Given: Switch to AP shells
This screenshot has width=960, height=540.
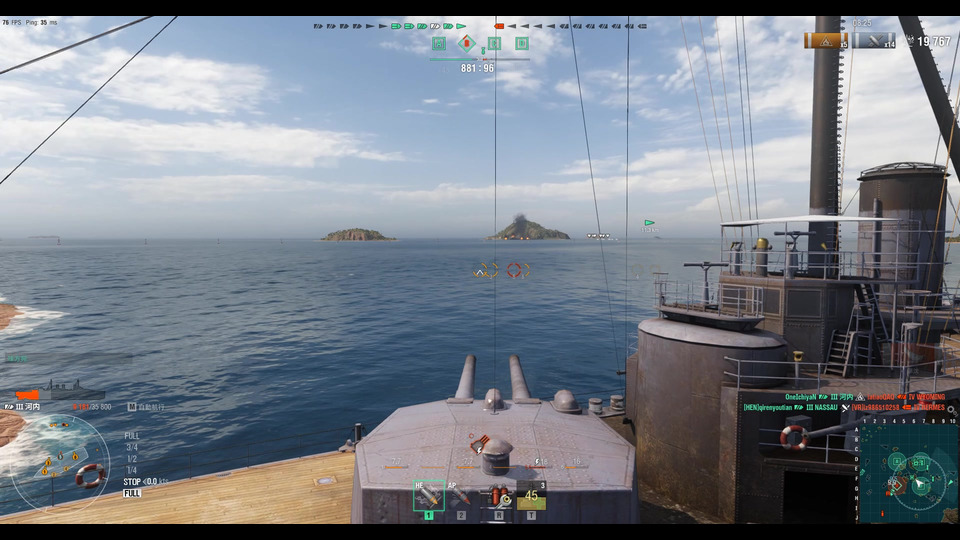Looking at the screenshot, I should click(x=461, y=495).
